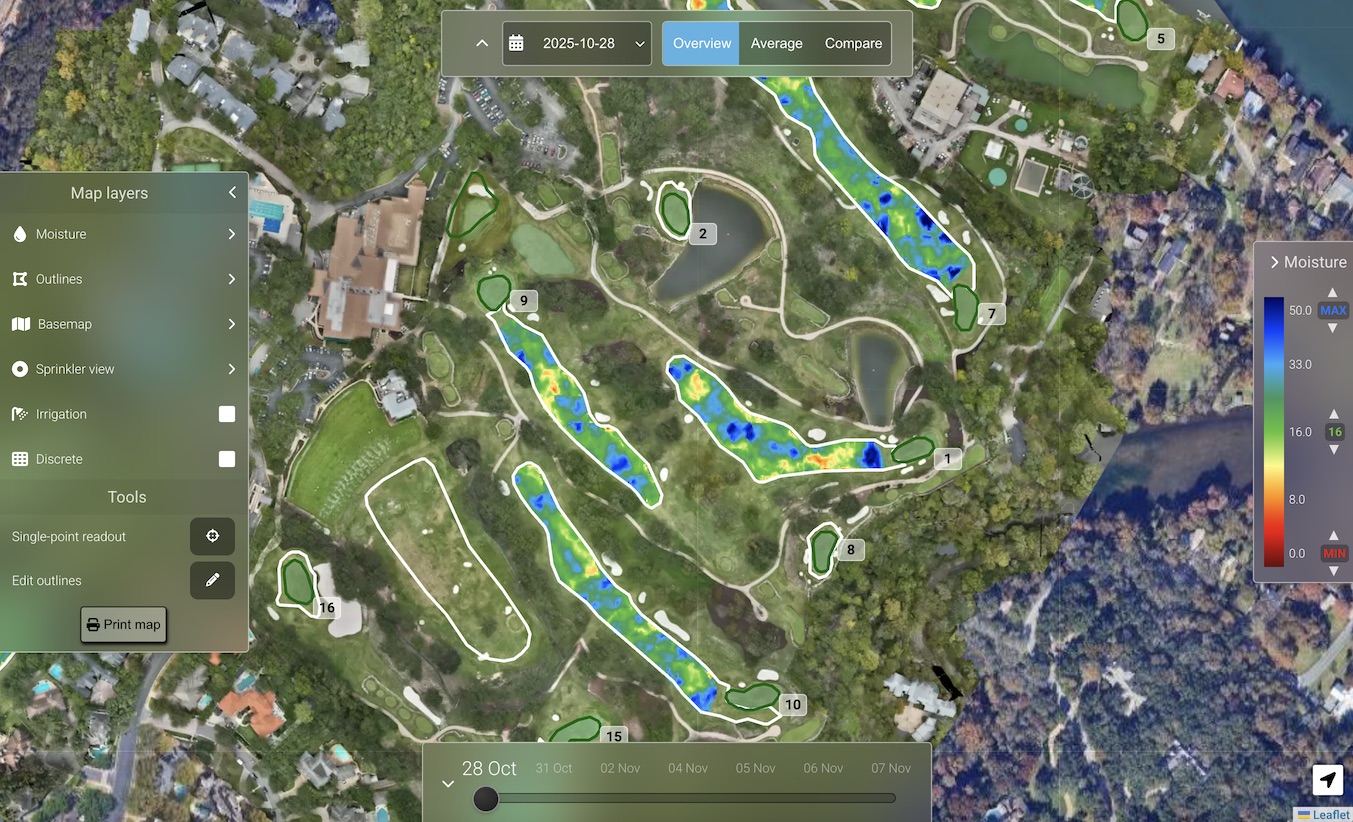Select the Overview tab
This screenshot has width=1353, height=822.
tap(701, 44)
